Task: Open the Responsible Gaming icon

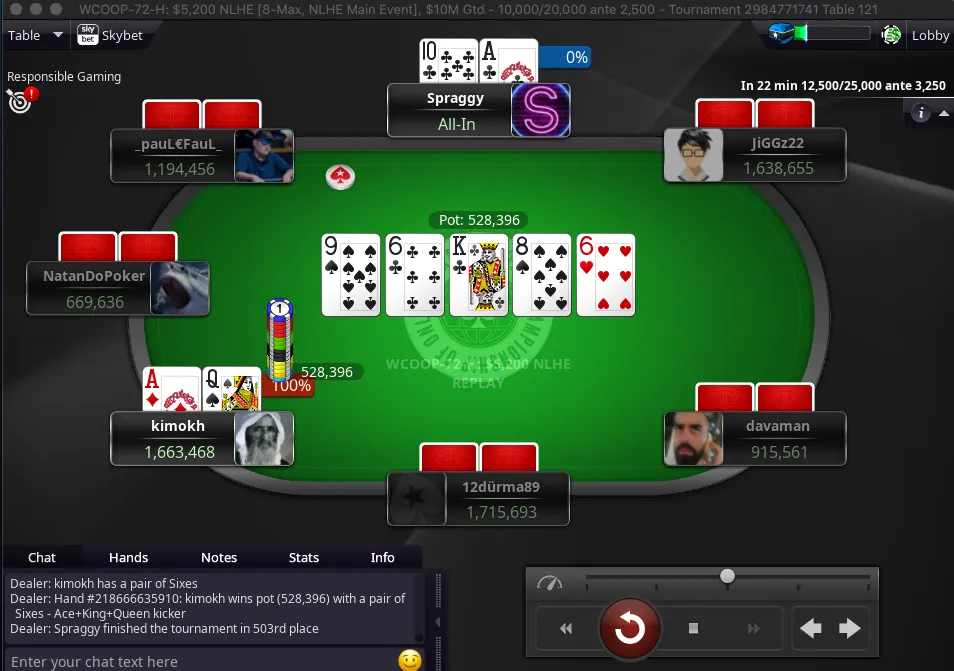Action: (19, 99)
